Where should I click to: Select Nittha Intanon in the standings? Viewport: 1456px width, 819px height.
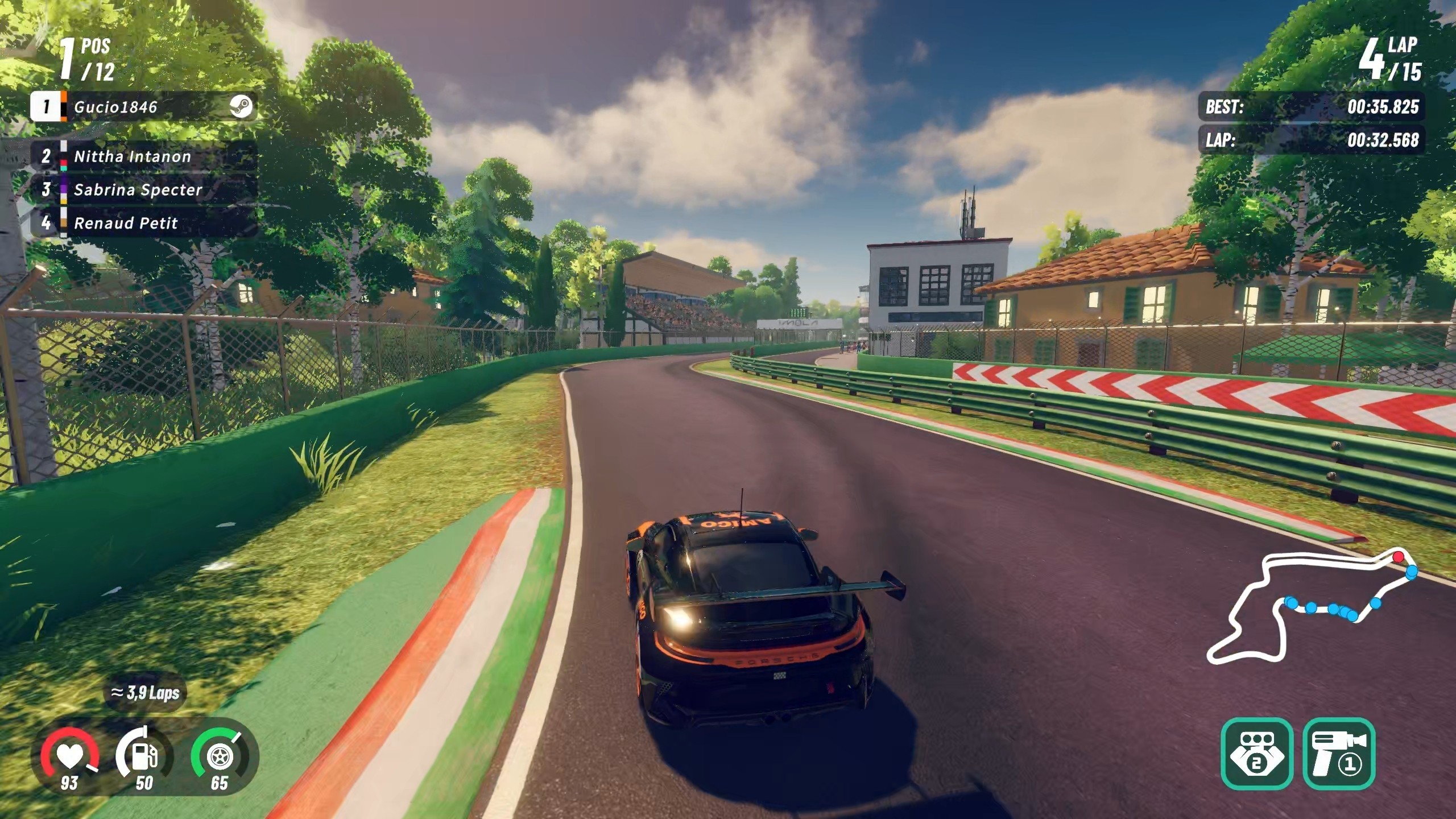143,156
